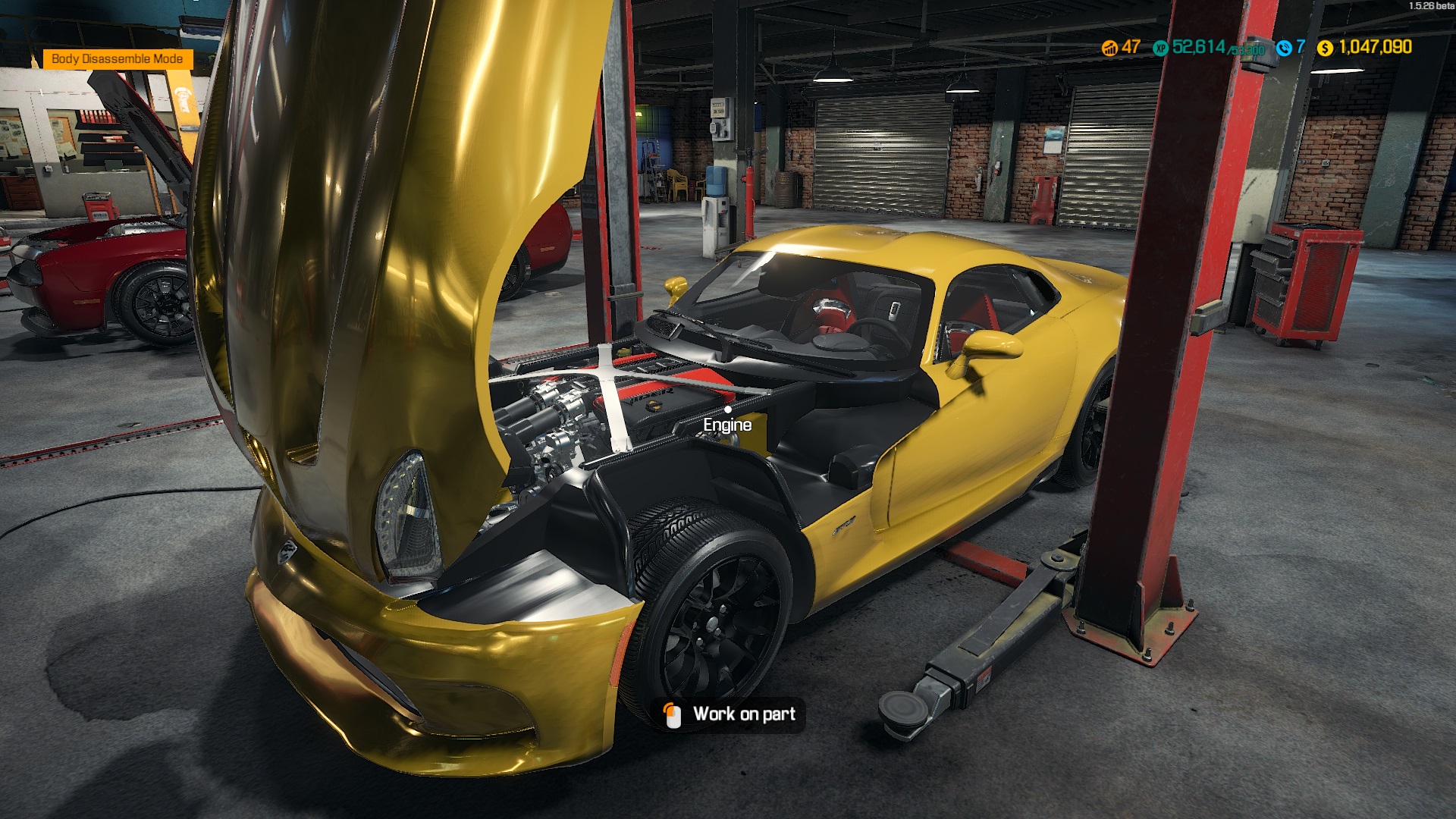This screenshot has height=819, width=1456.
Task: Open the blue phone icon showing 7
Action: click(1283, 47)
